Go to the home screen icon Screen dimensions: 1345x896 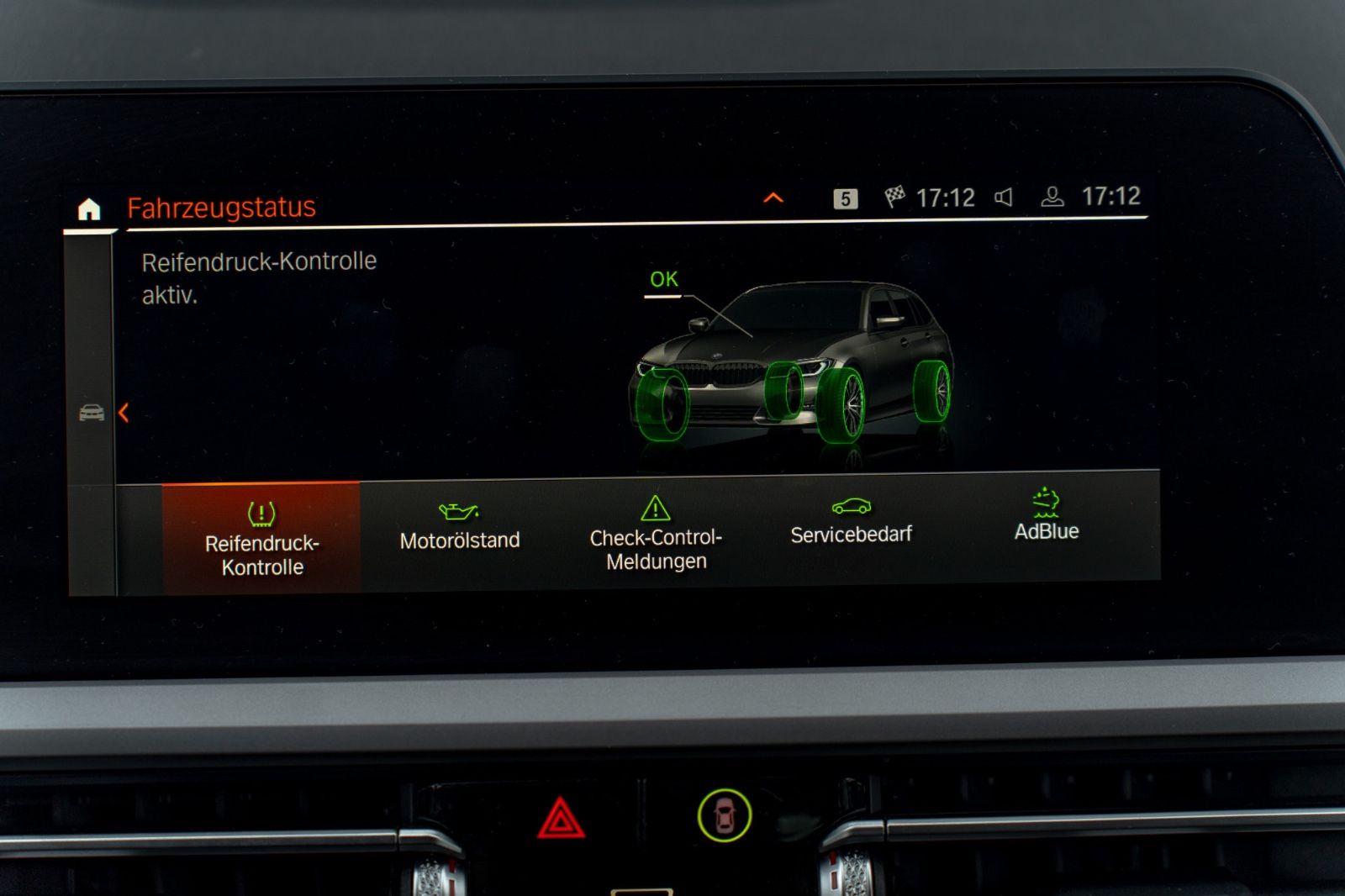click(x=89, y=208)
